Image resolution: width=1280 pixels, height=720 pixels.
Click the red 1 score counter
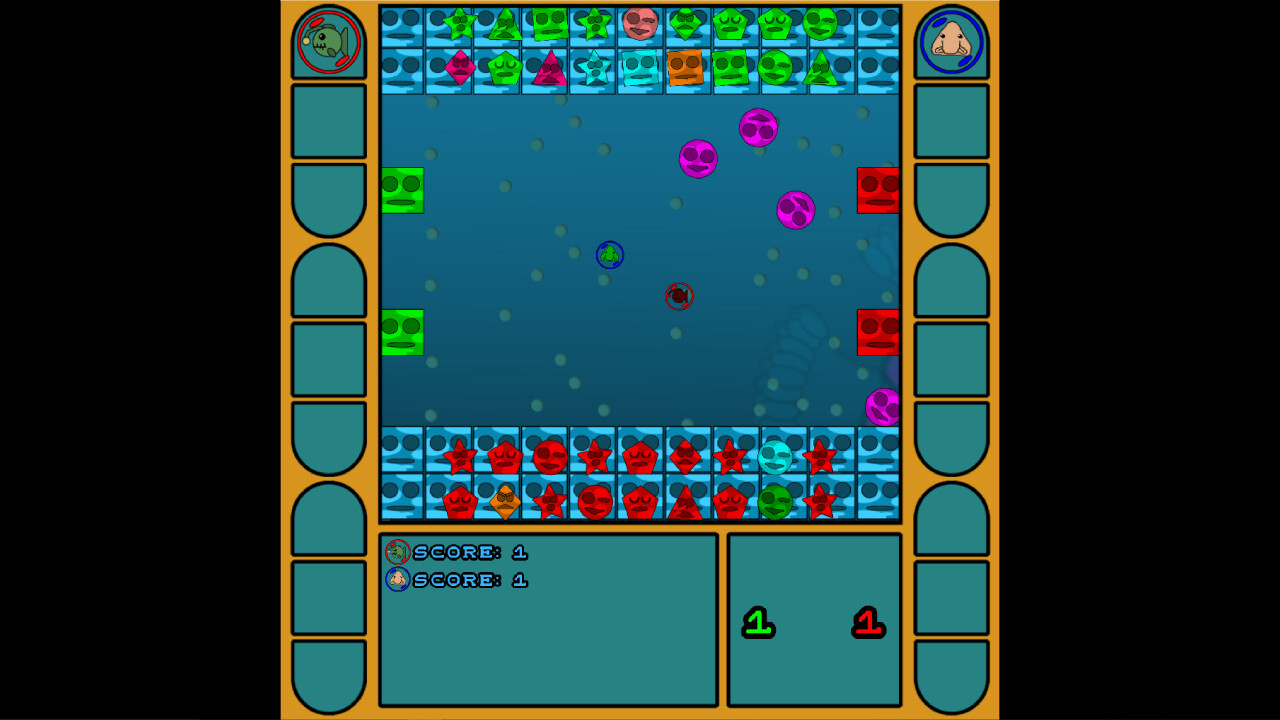tap(867, 620)
